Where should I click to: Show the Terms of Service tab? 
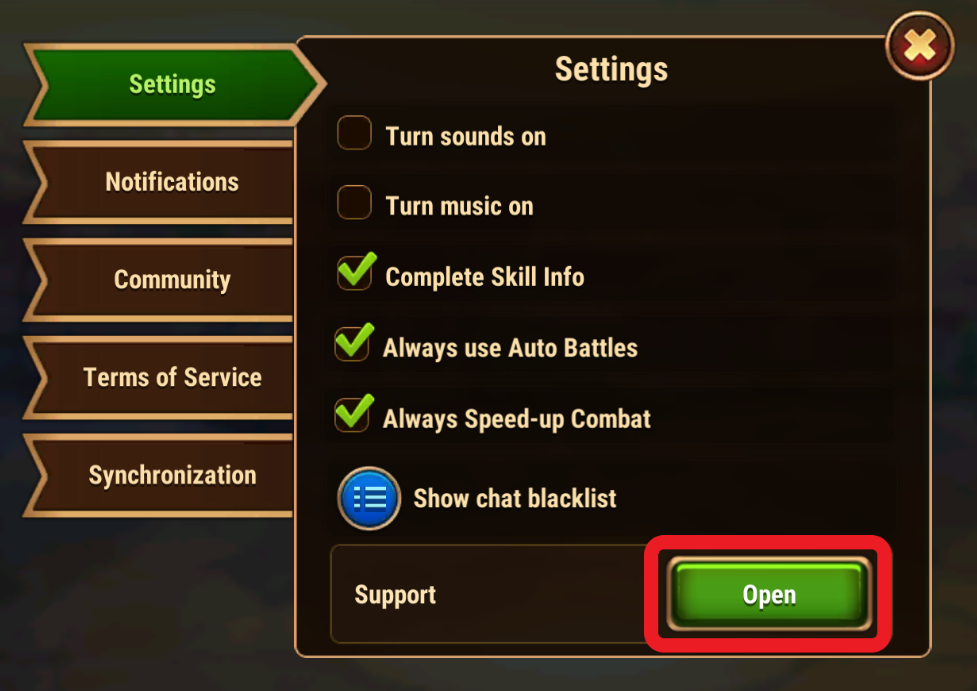[172, 377]
